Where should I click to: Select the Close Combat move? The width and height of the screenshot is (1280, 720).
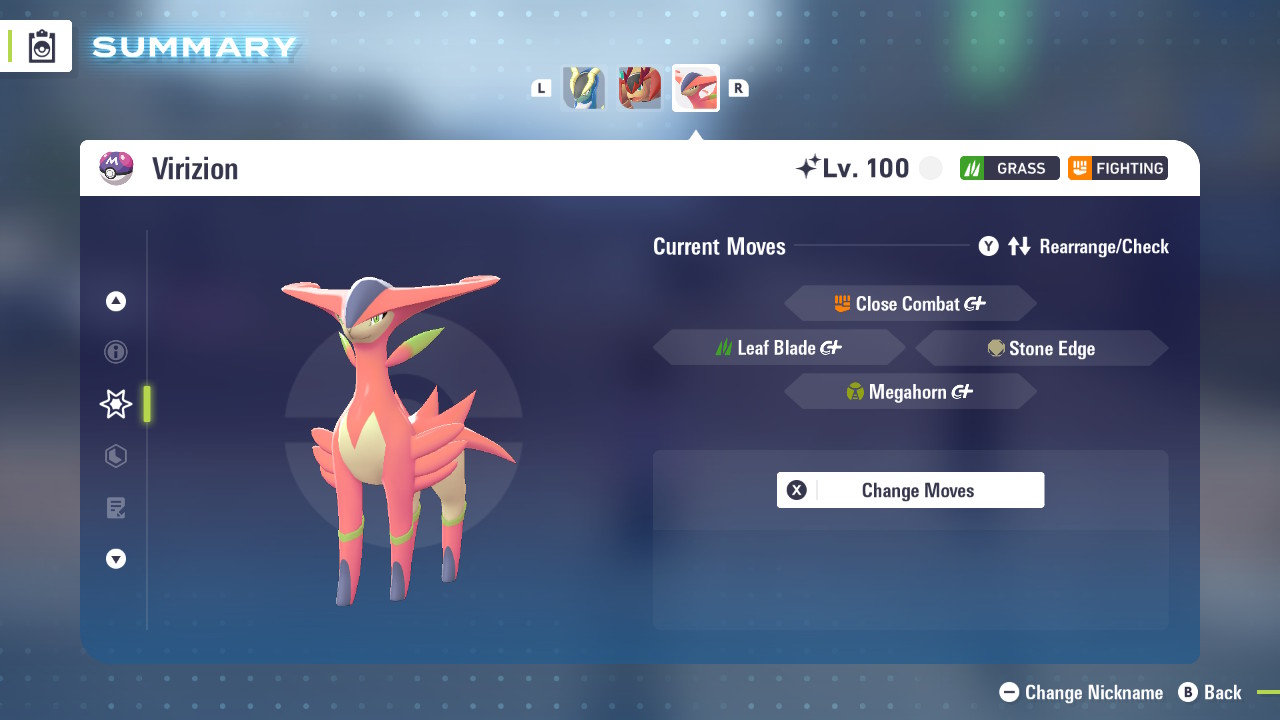tap(910, 304)
